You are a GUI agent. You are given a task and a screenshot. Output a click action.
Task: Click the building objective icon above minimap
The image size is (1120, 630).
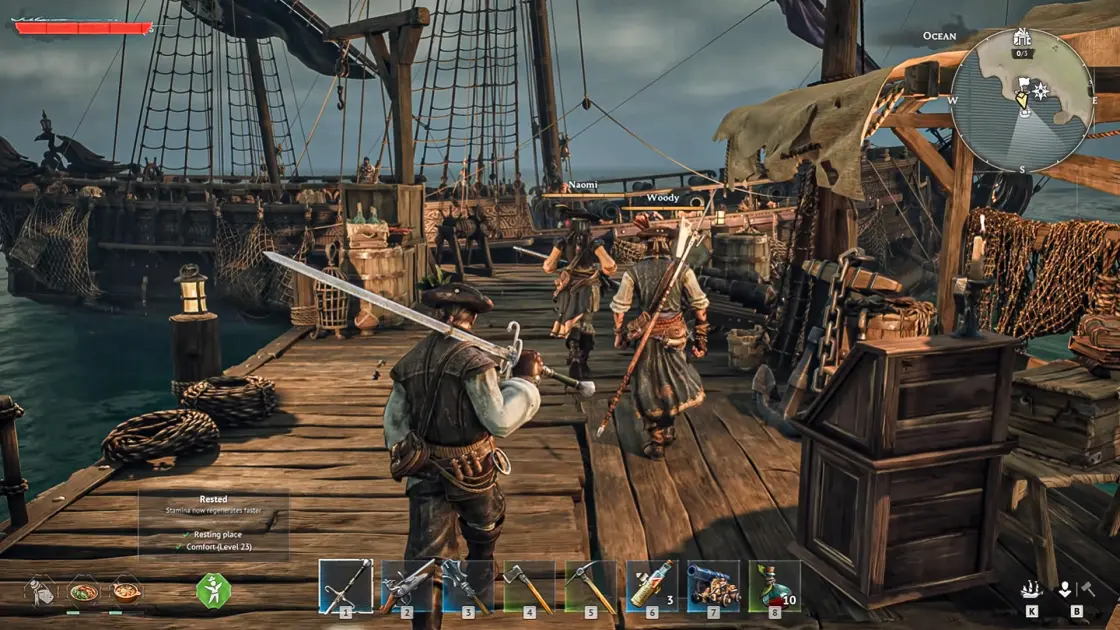(x=1021, y=38)
